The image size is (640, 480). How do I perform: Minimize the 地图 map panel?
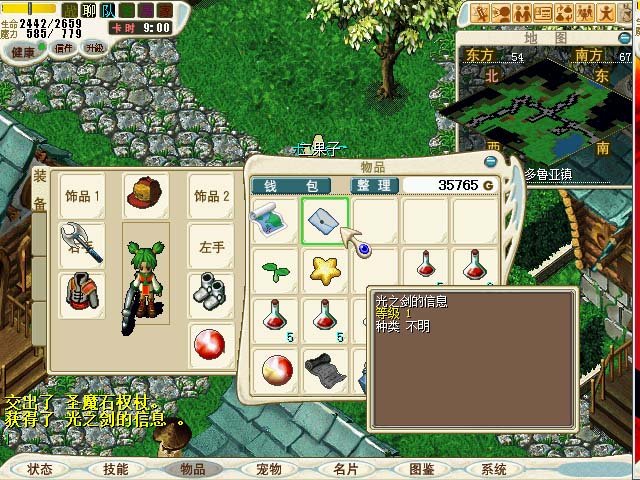[492, 145]
